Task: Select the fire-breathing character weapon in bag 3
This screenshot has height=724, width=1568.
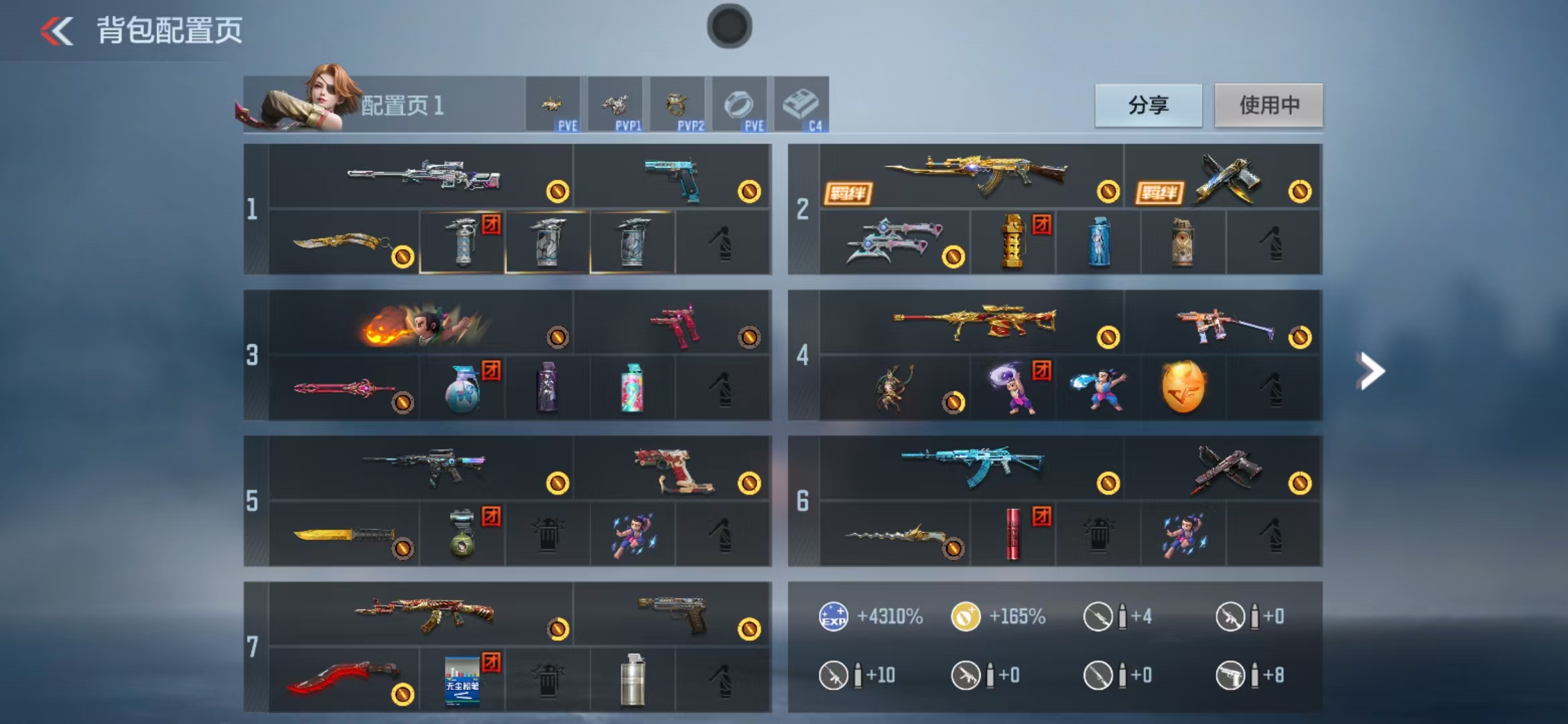Action: coord(422,324)
